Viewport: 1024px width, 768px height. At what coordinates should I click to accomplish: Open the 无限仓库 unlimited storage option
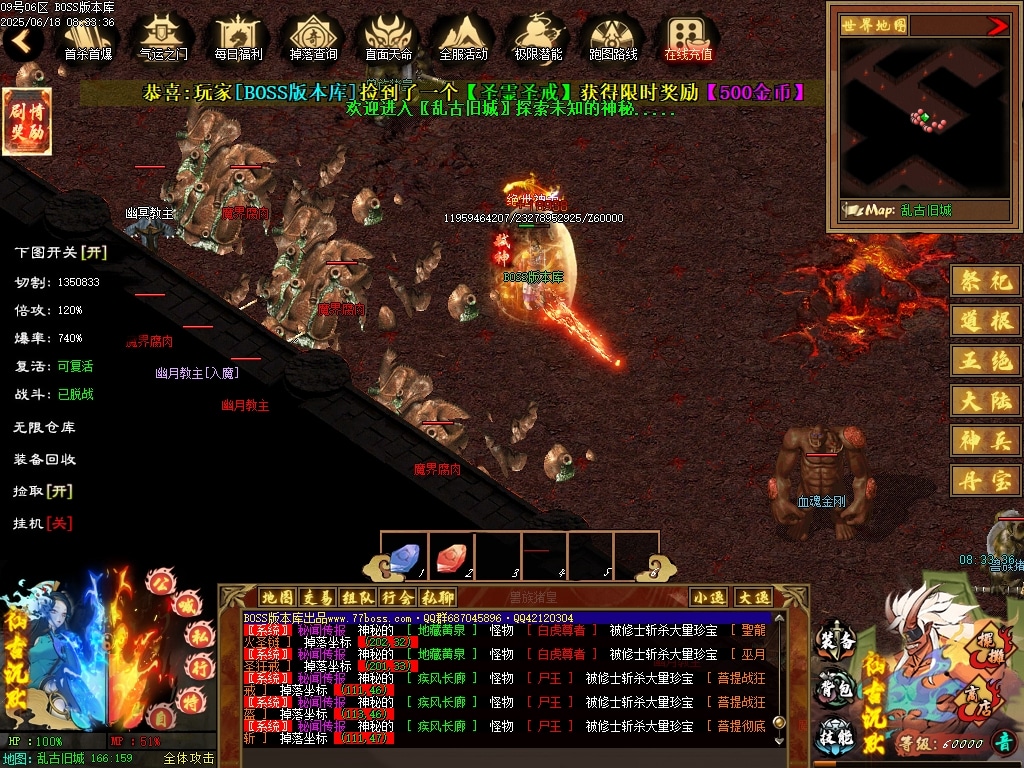(x=44, y=427)
